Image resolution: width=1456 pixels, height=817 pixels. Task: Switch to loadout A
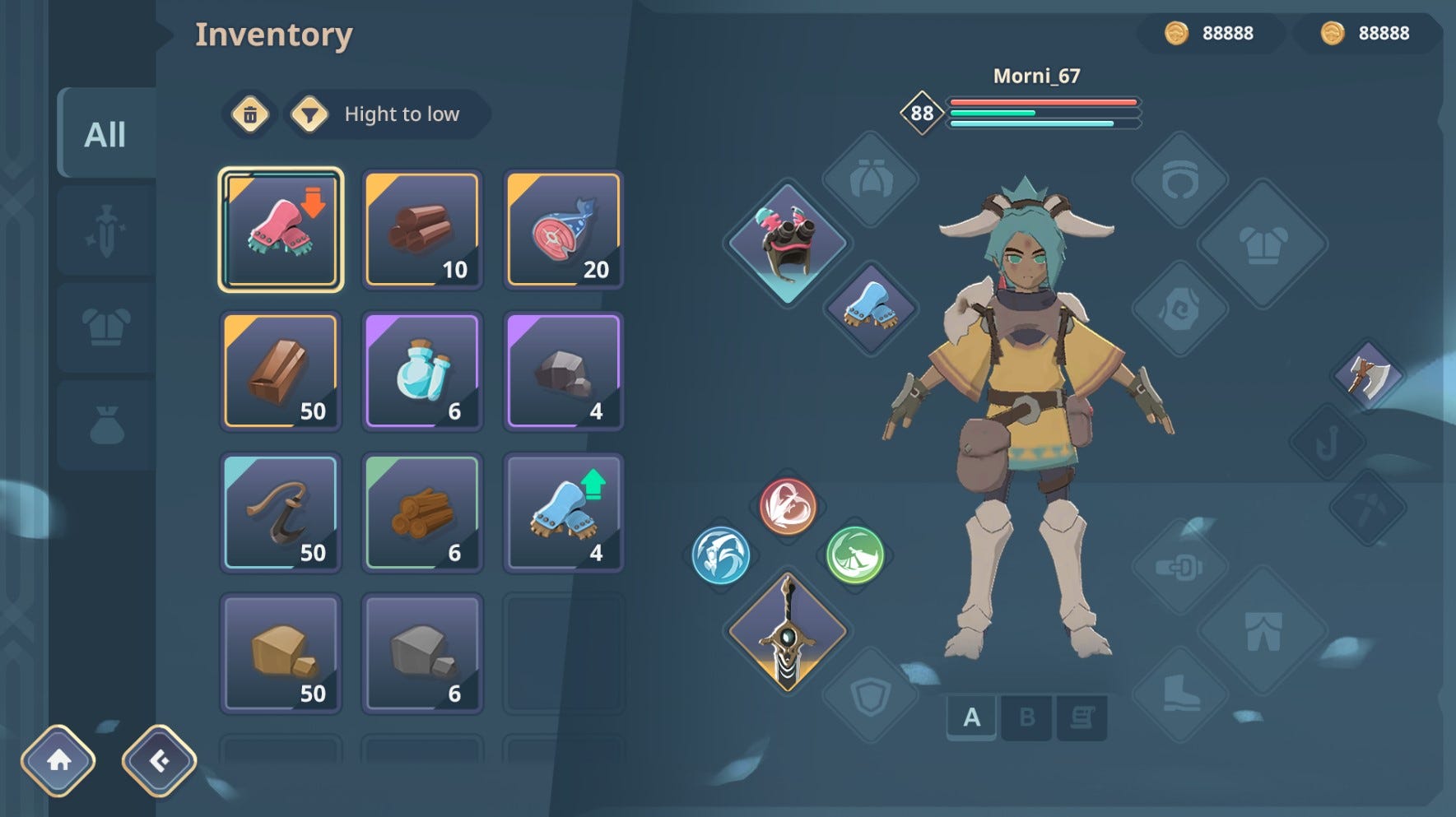click(971, 717)
